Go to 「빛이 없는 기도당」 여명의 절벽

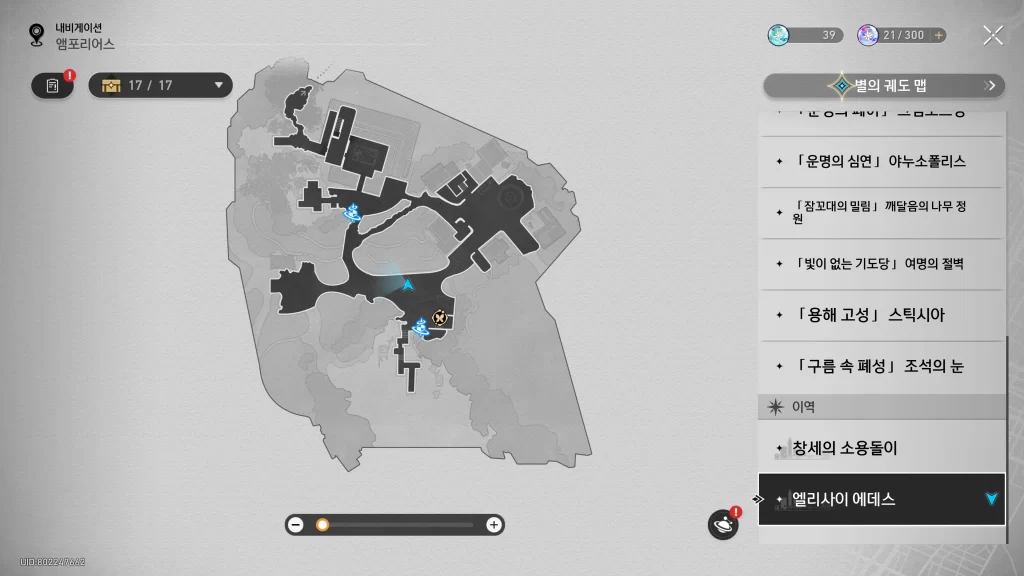coord(880,264)
